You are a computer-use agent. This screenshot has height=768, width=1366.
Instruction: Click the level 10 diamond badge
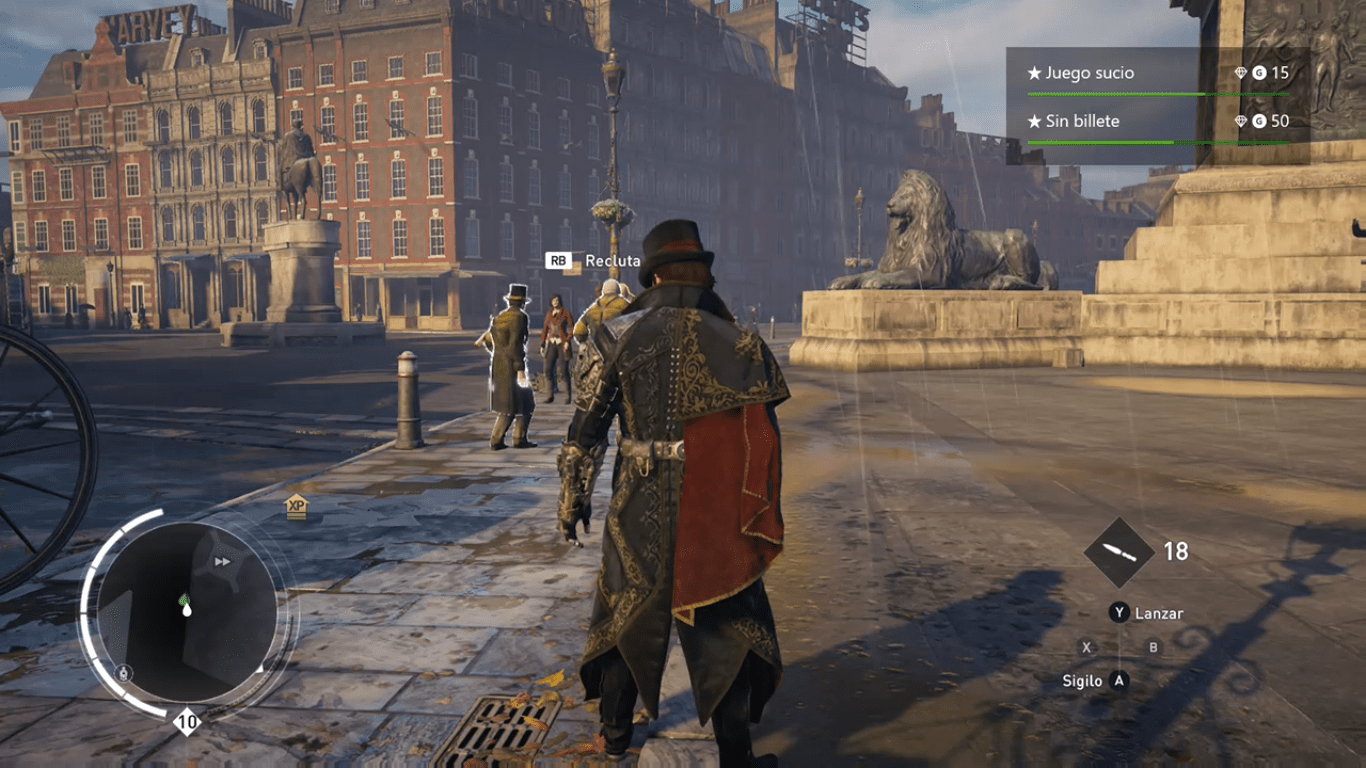[187, 721]
